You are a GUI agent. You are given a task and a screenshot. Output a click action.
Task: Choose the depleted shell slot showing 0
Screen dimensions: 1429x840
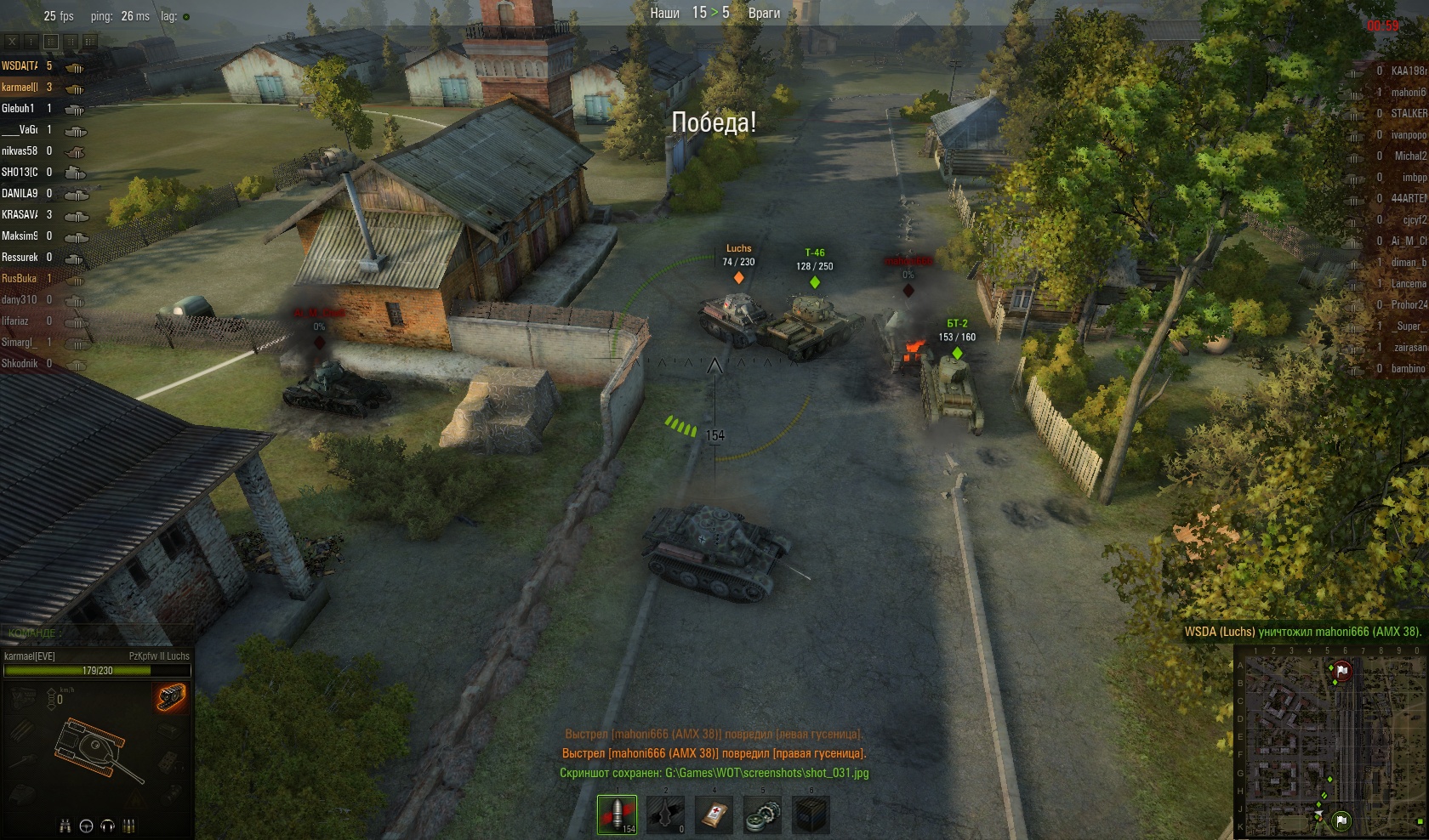tap(665, 814)
